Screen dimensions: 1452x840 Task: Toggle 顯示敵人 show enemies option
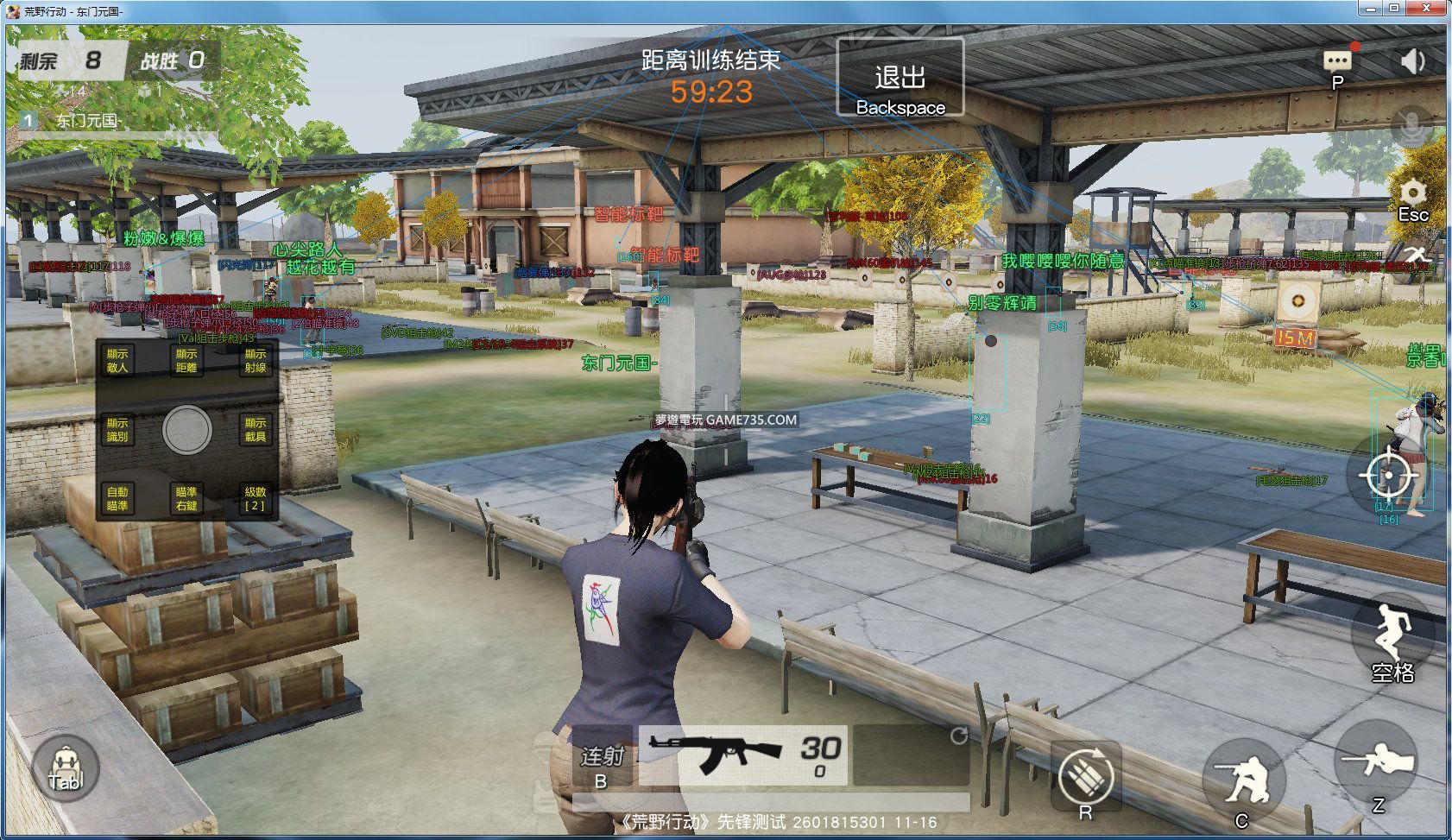[x=117, y=361]
